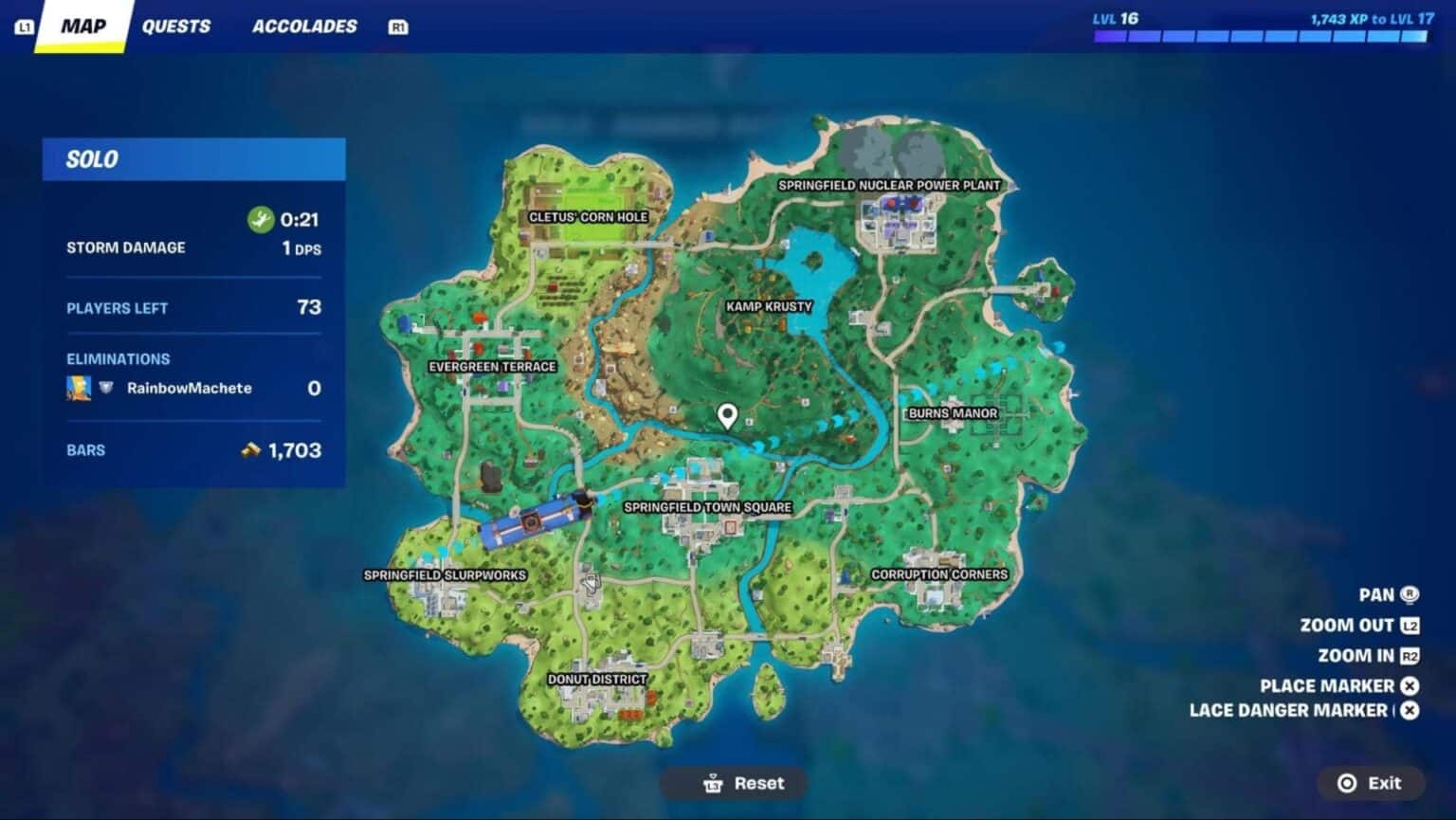The width and height of the screenshot is (1456, 820).
Task: Click the white map marker pin
Action: pyautogui.click(x=727, y=415)
